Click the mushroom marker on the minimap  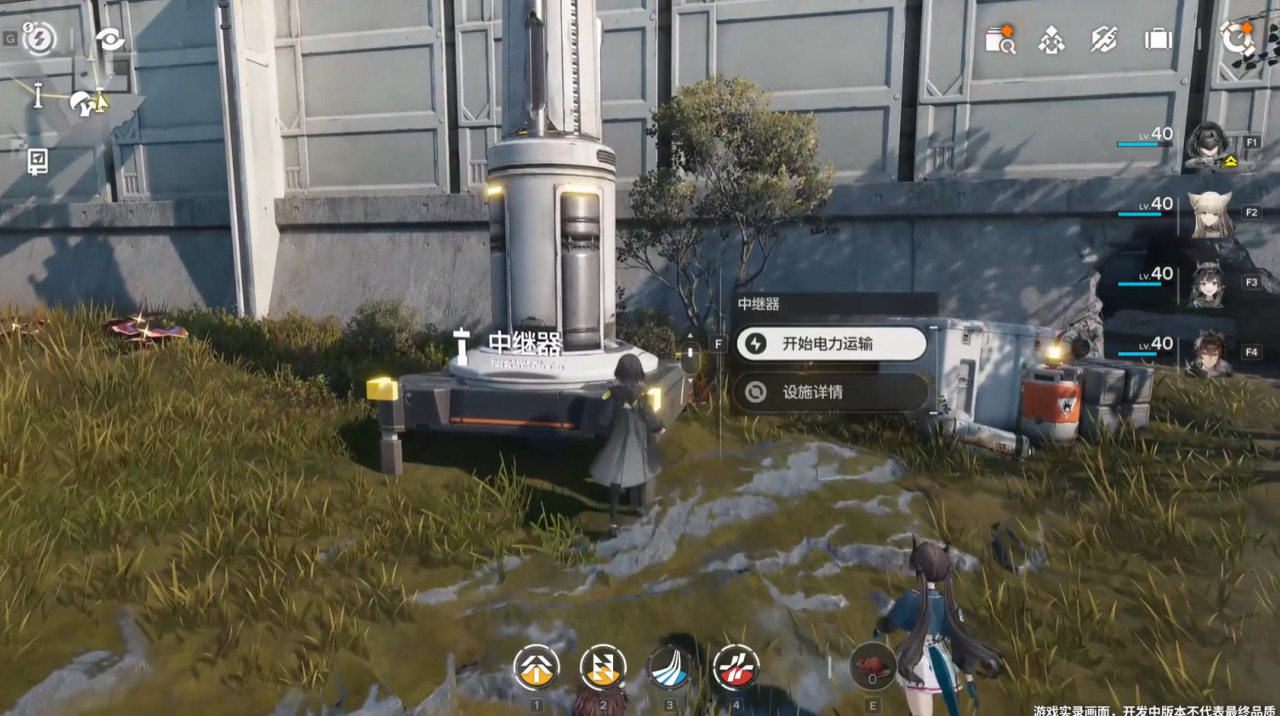tap(84, 102)
